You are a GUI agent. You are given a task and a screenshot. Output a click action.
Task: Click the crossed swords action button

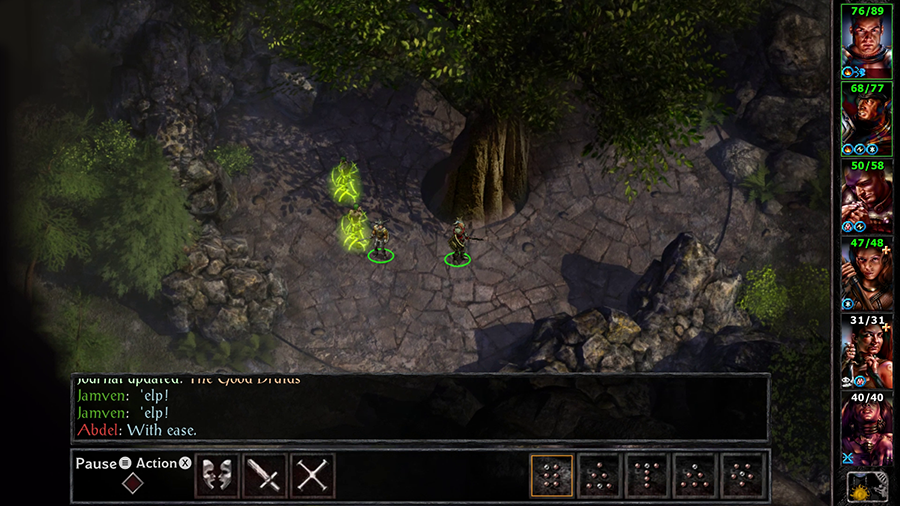click(312, 476)
